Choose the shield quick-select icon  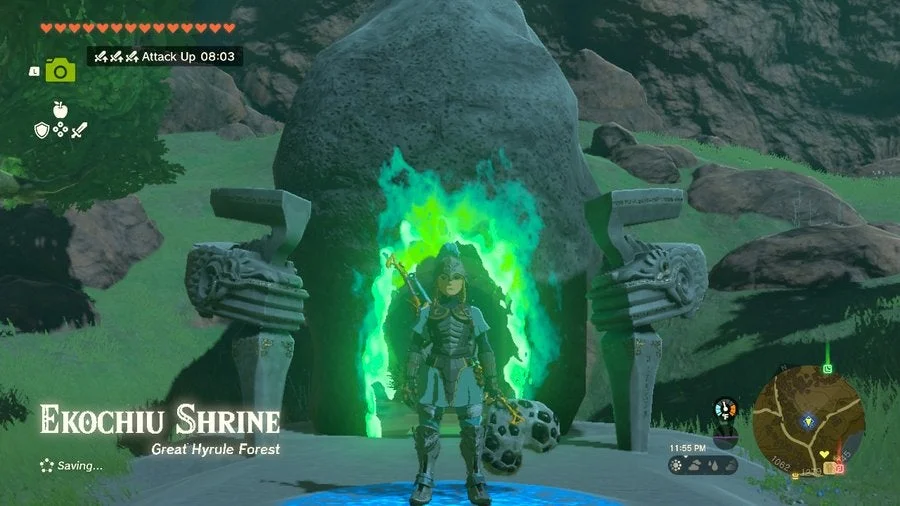point(41,130)
